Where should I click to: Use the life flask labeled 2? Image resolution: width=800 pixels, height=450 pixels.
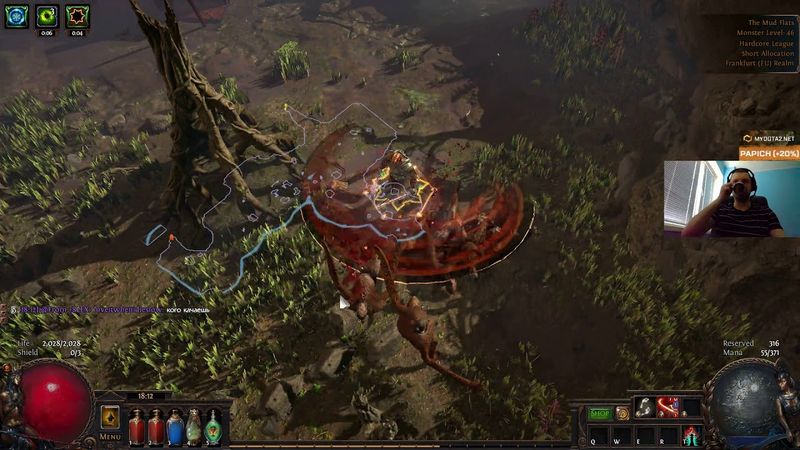pyautogui.click(x=155, y=426)
